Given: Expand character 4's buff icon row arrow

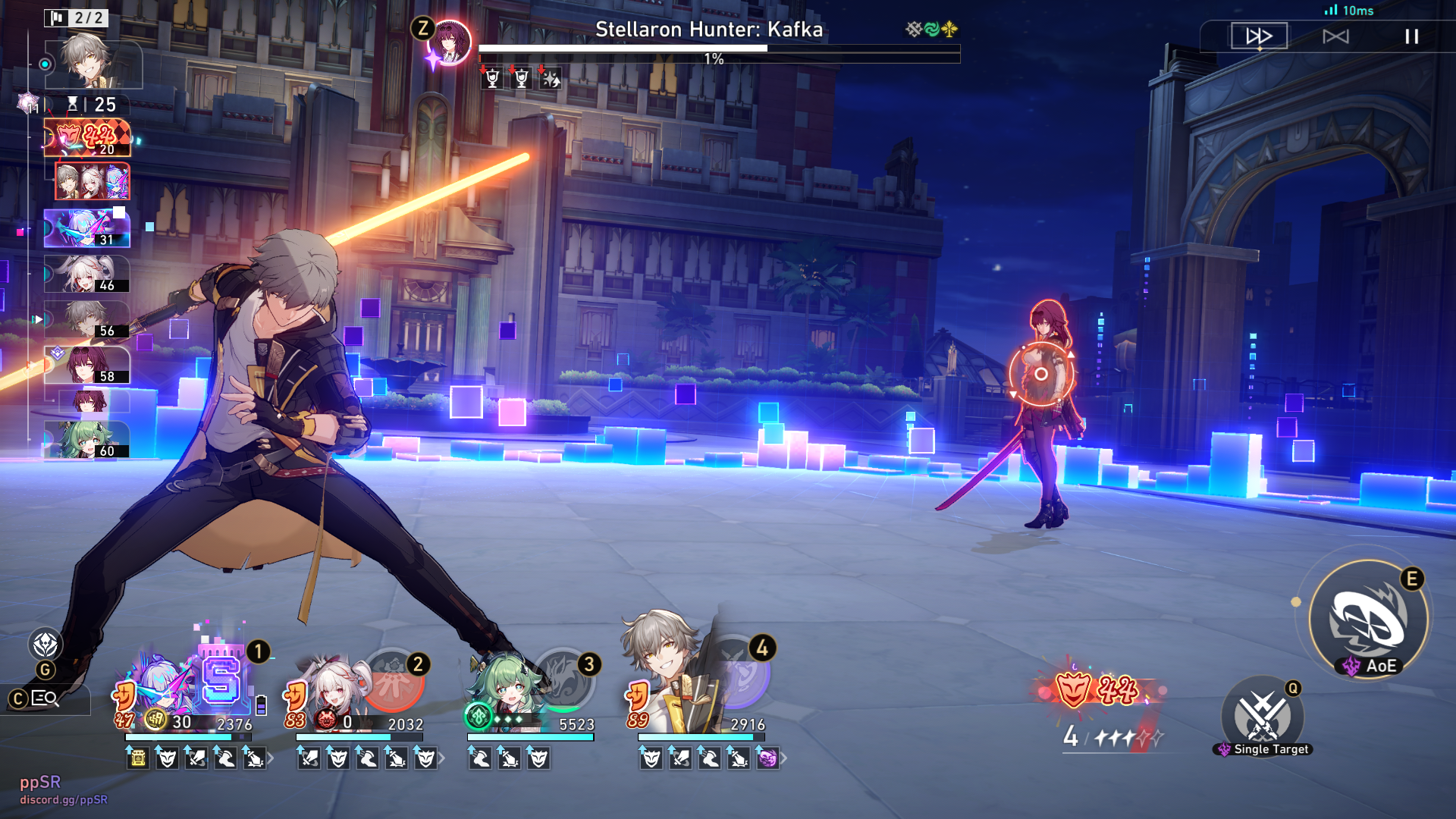Looking at the screenshot, I should pyautogui.click(x=784, y=758).
